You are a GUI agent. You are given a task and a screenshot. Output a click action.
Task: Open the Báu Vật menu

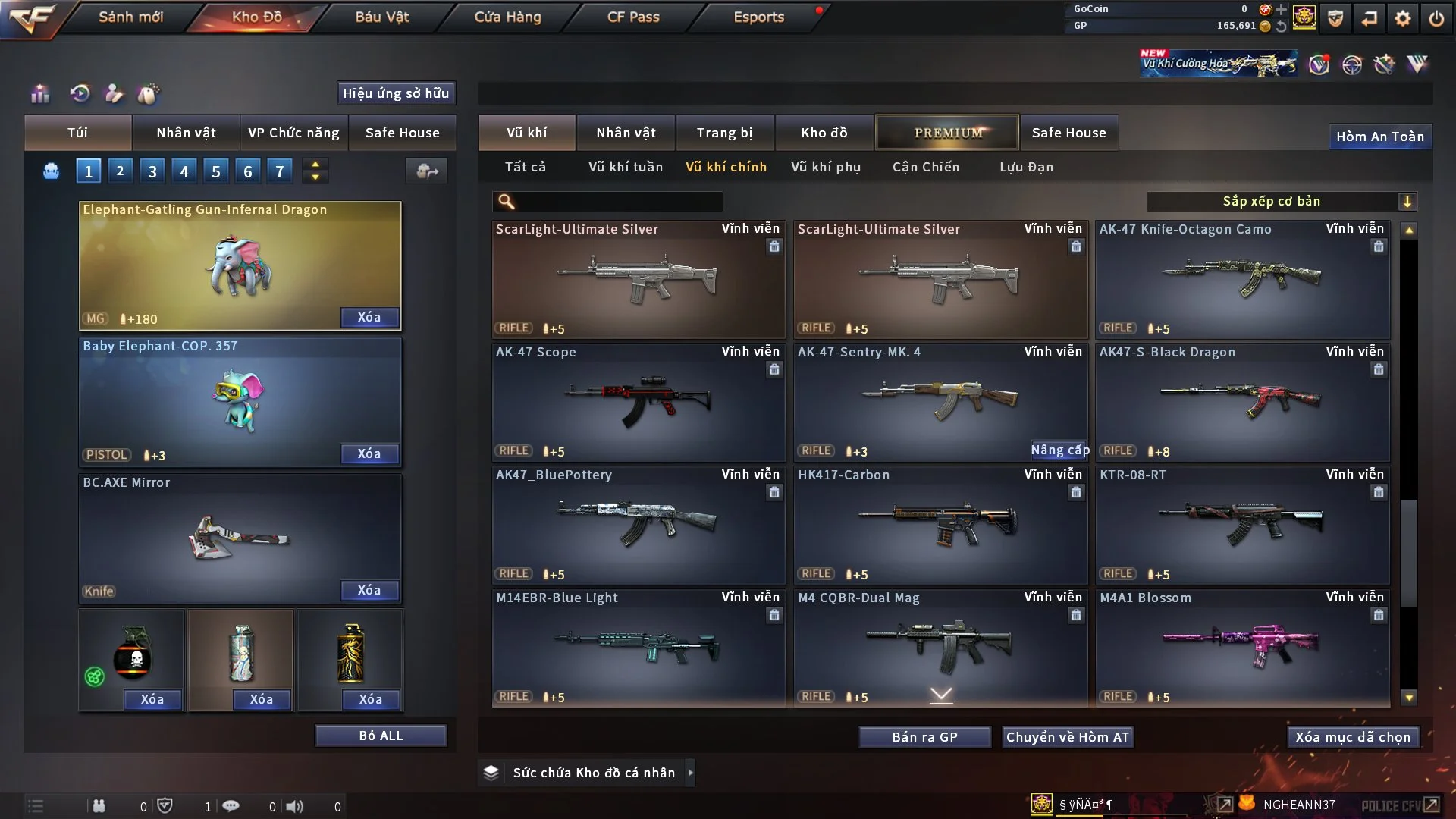[x=381, y=17]
